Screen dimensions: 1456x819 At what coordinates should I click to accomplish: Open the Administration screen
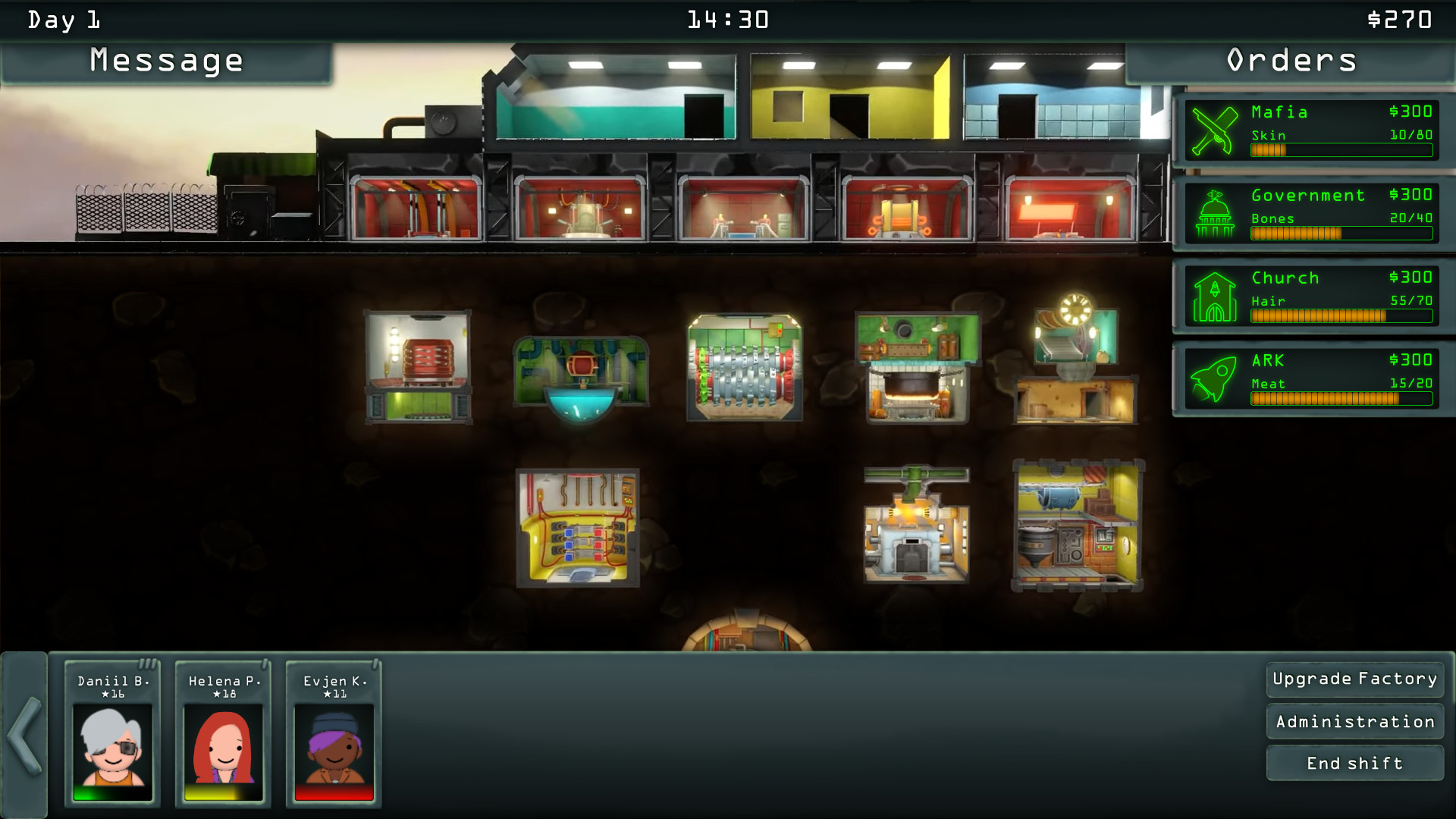pyautogui.click(x=1354, y=721)
